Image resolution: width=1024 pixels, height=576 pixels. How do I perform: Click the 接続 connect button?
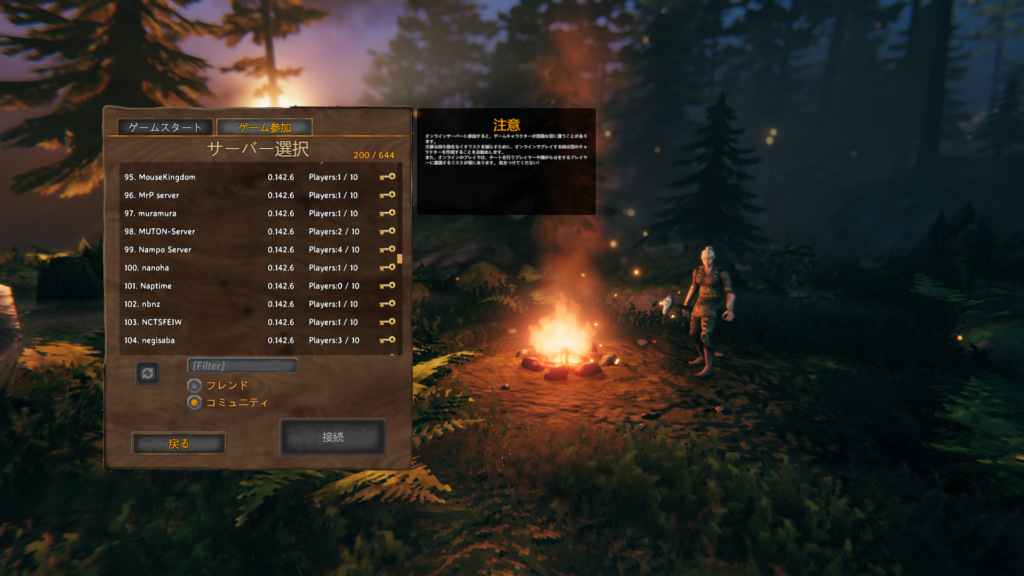point(333,437)
